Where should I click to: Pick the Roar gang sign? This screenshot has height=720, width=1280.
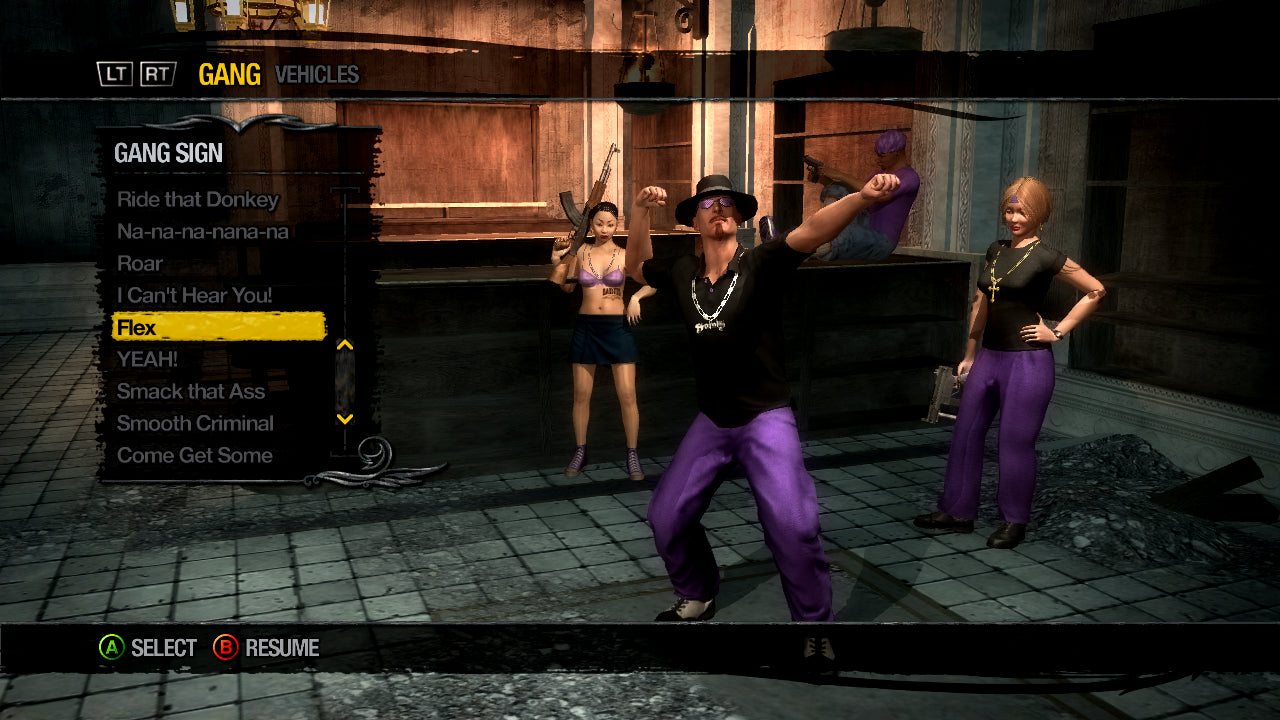[x=139, y=264]
